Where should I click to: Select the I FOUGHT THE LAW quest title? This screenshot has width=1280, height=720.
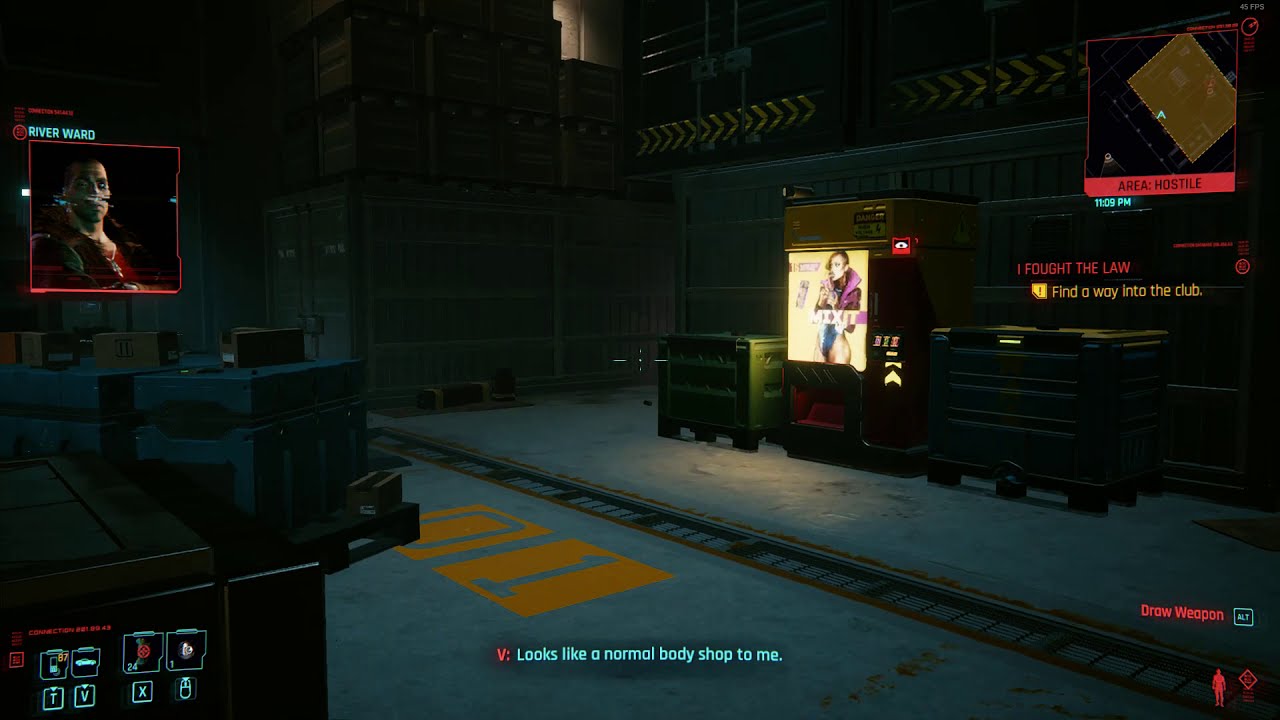[x=1073, y=268]
